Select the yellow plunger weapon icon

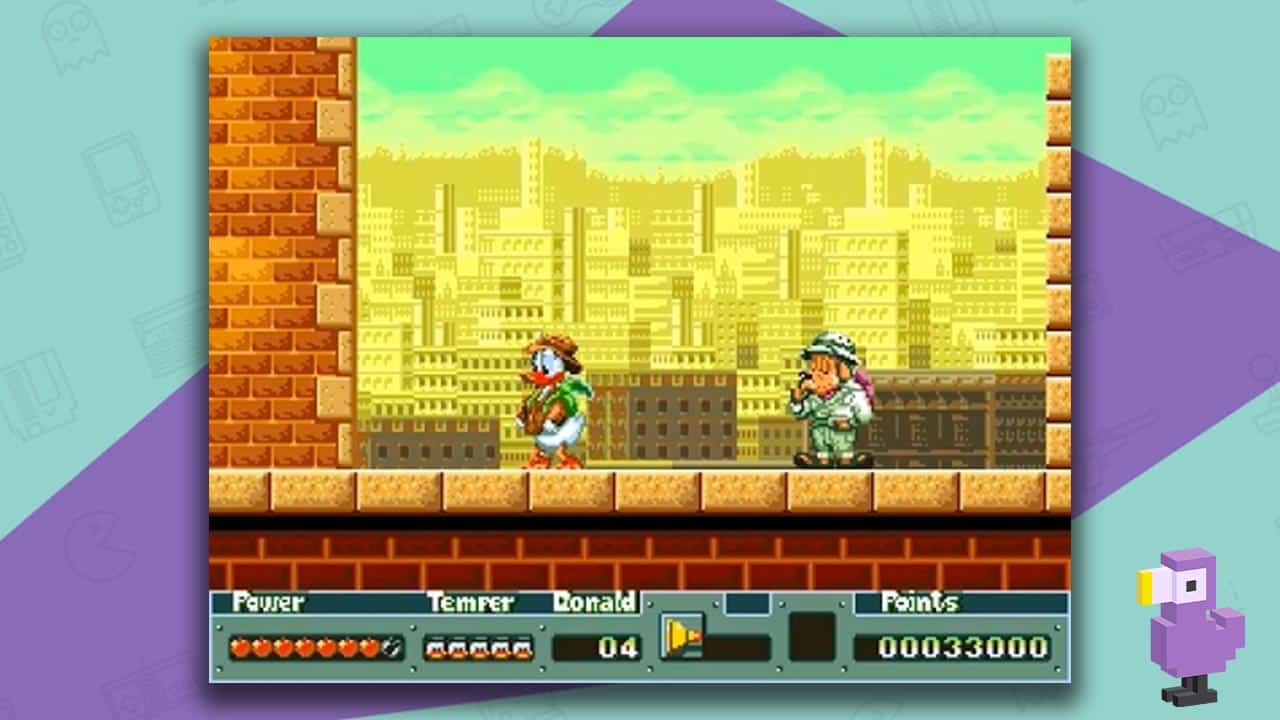682,636
